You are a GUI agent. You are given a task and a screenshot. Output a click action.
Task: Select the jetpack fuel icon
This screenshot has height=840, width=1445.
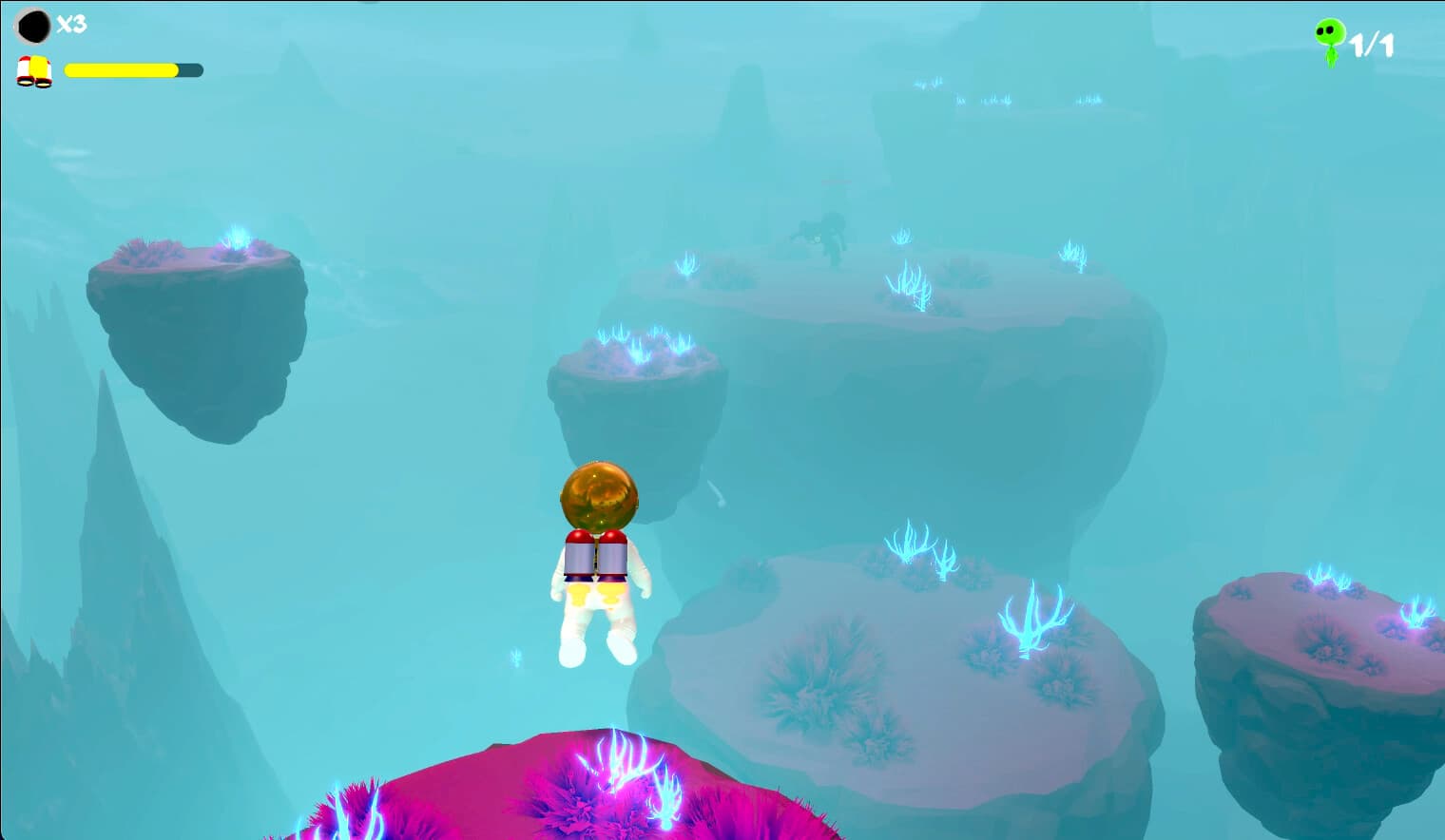pos(34,69)
